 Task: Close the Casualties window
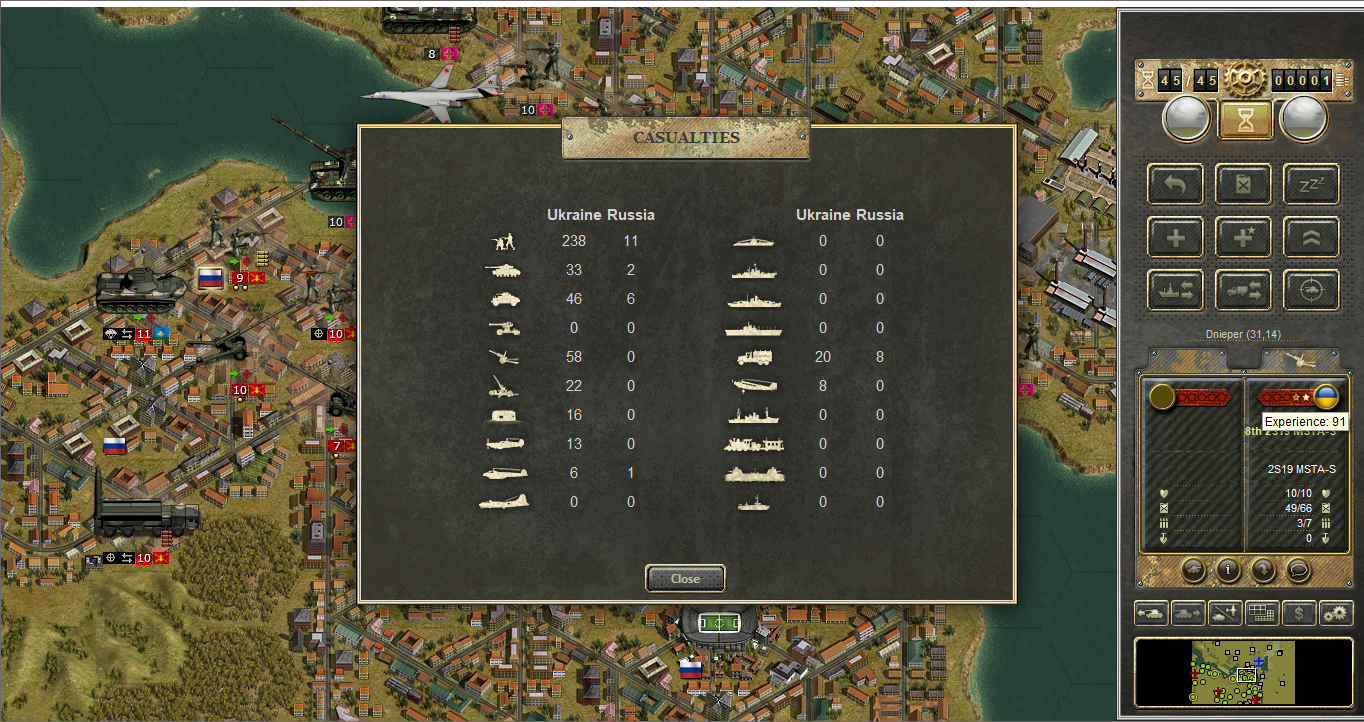pyautogui.click(x=685, y=578)
